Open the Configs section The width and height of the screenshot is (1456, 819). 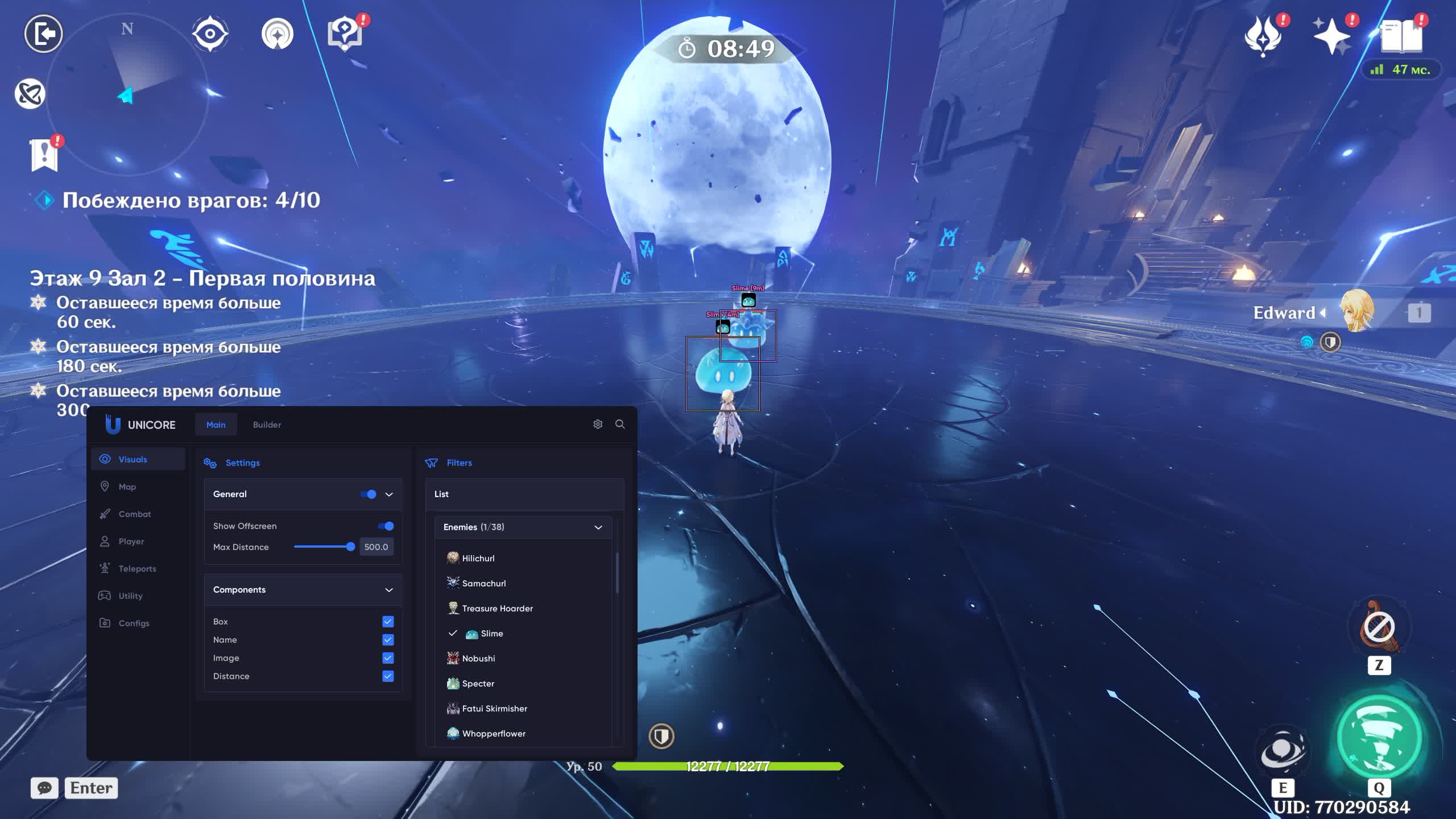pos(134,623)
